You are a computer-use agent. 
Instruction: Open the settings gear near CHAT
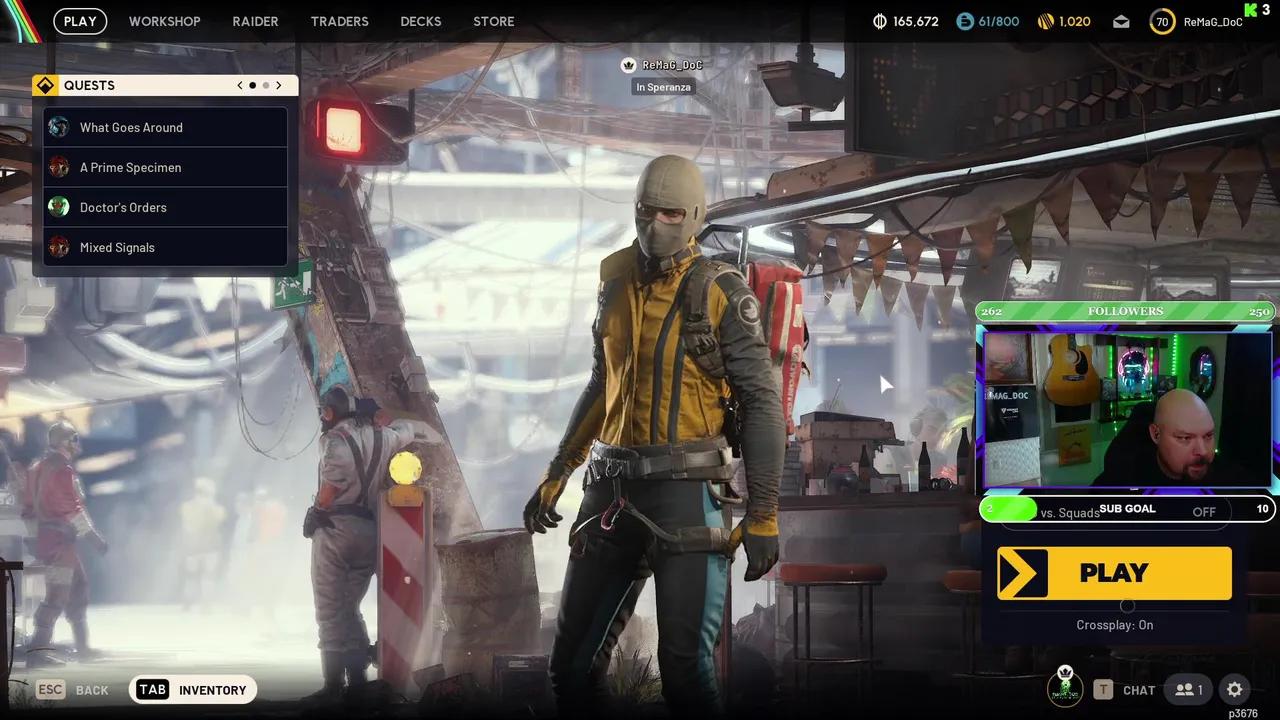[x=1234, y=689]
